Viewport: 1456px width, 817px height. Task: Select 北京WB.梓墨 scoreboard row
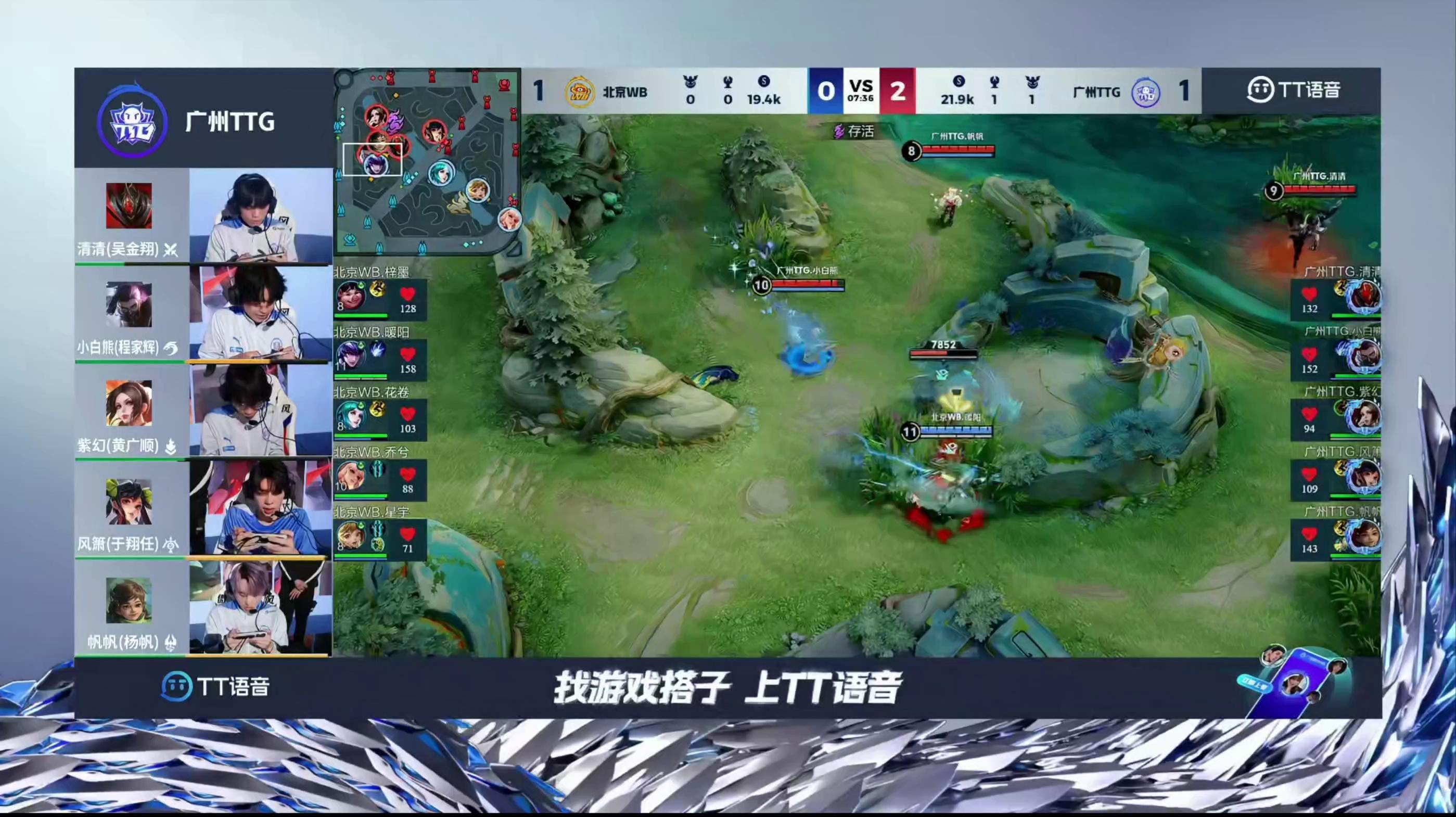(x=380, y=299)
